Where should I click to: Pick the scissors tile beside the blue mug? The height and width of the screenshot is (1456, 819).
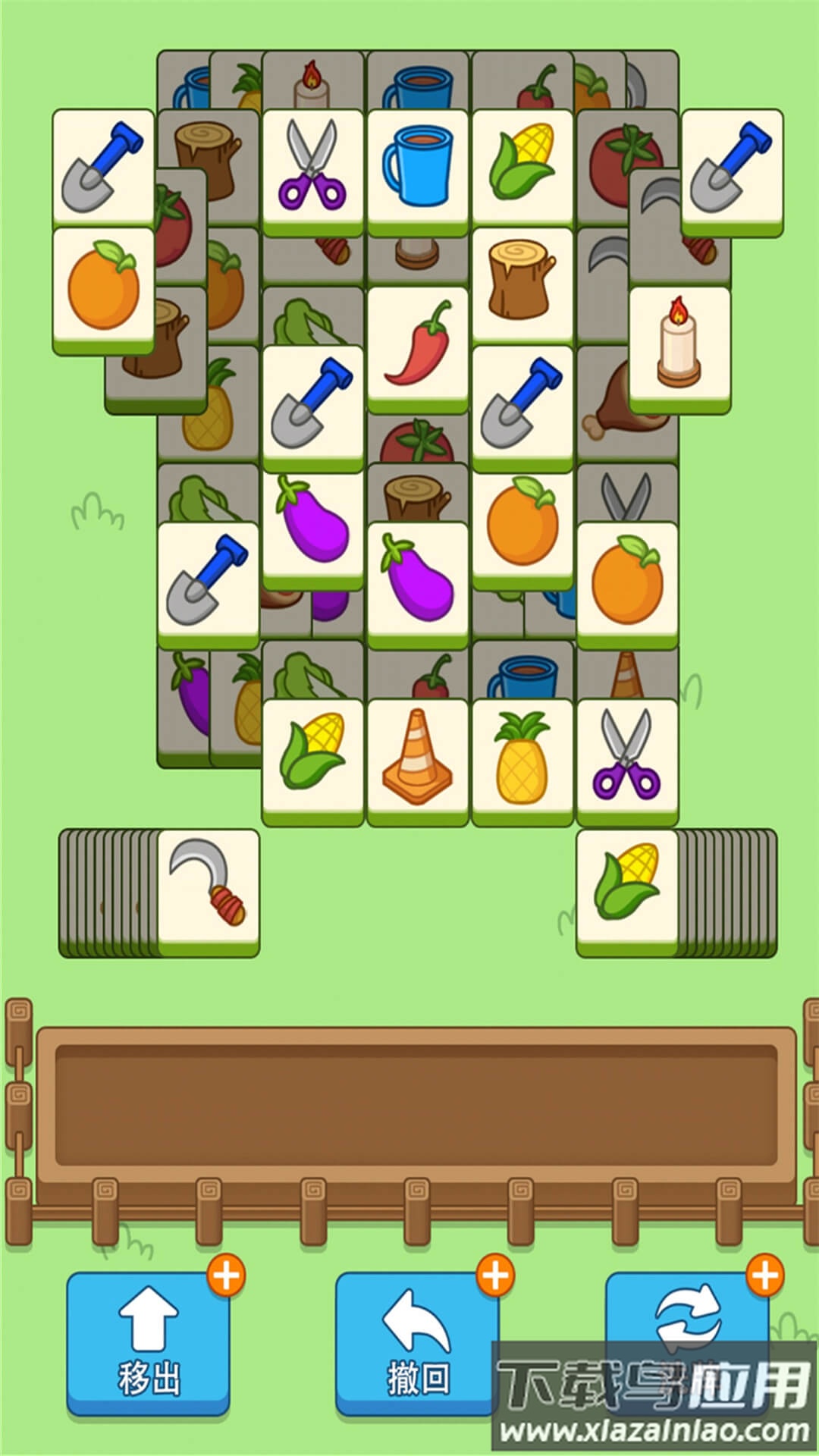pyautogui.click(x=312, y=168)
